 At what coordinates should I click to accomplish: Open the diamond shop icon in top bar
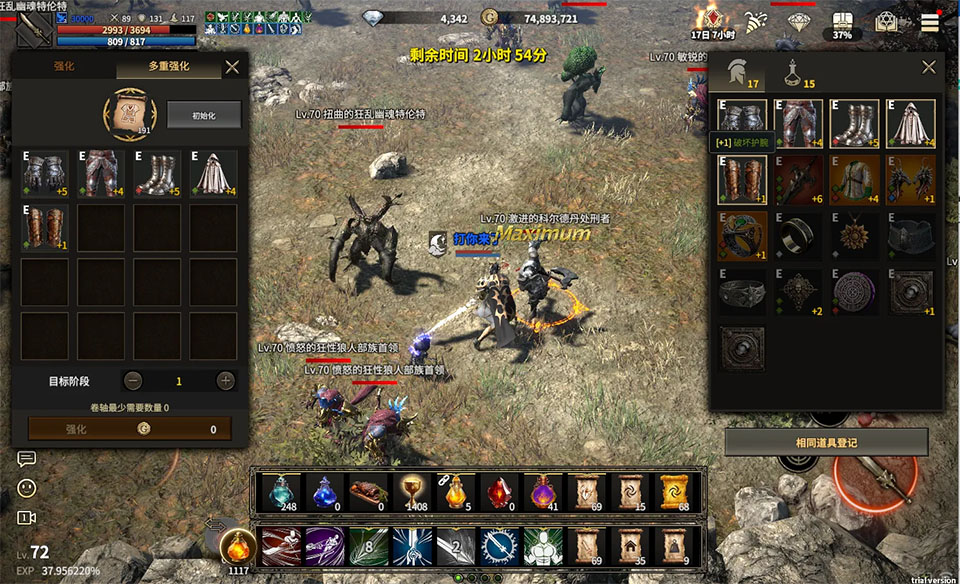coord(798,22)
